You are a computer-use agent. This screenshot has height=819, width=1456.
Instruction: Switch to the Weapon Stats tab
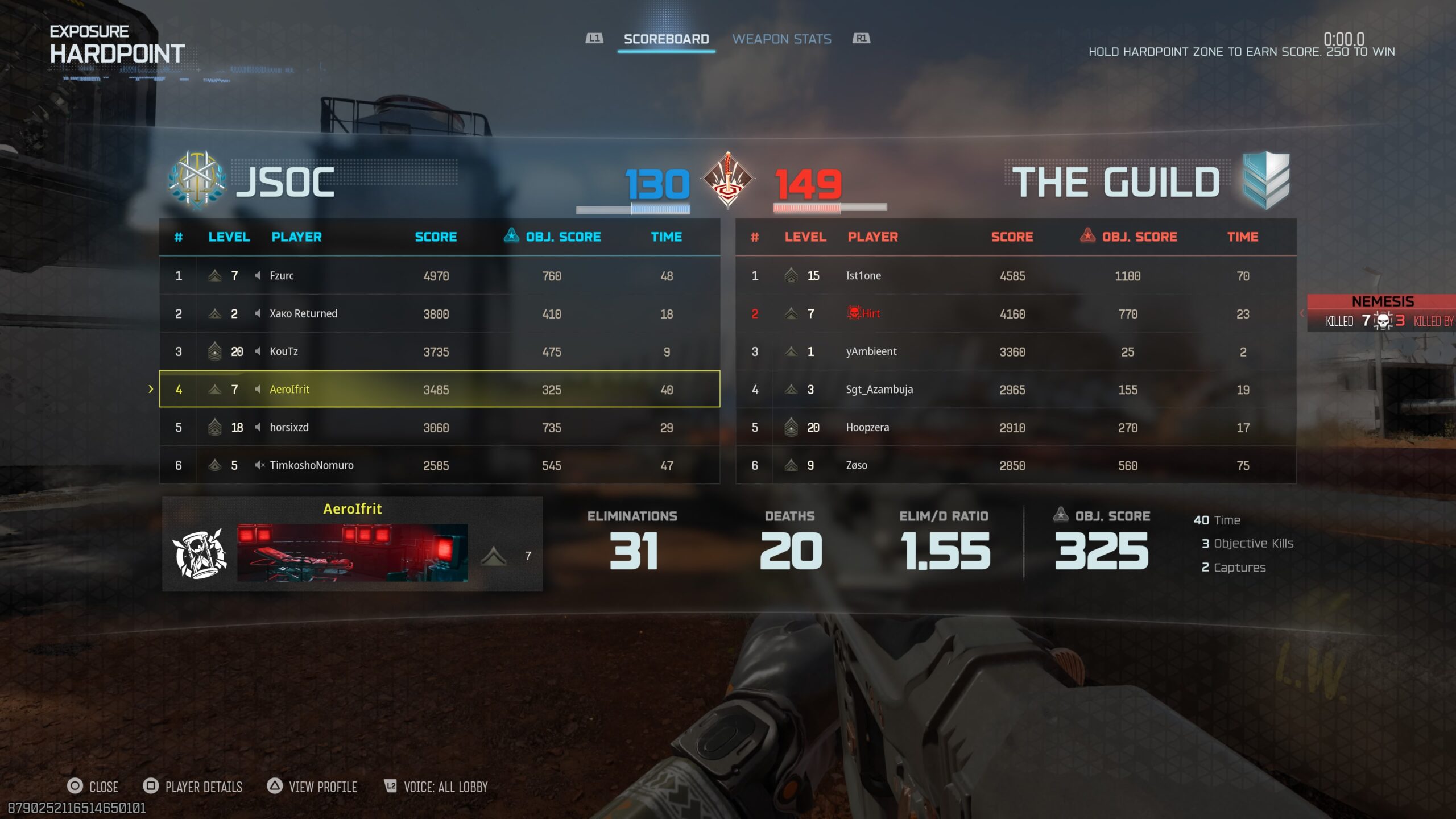[x=781, y=39]
